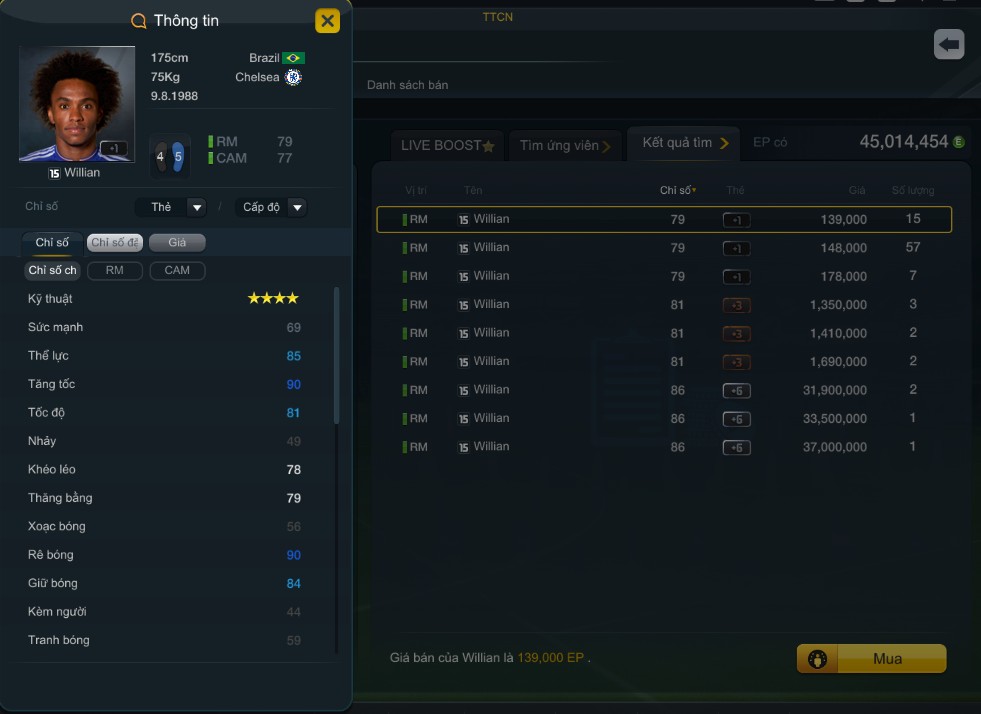Choose the Willian listing priced 148,000
The image size is (981, 714).
(663, 248)
